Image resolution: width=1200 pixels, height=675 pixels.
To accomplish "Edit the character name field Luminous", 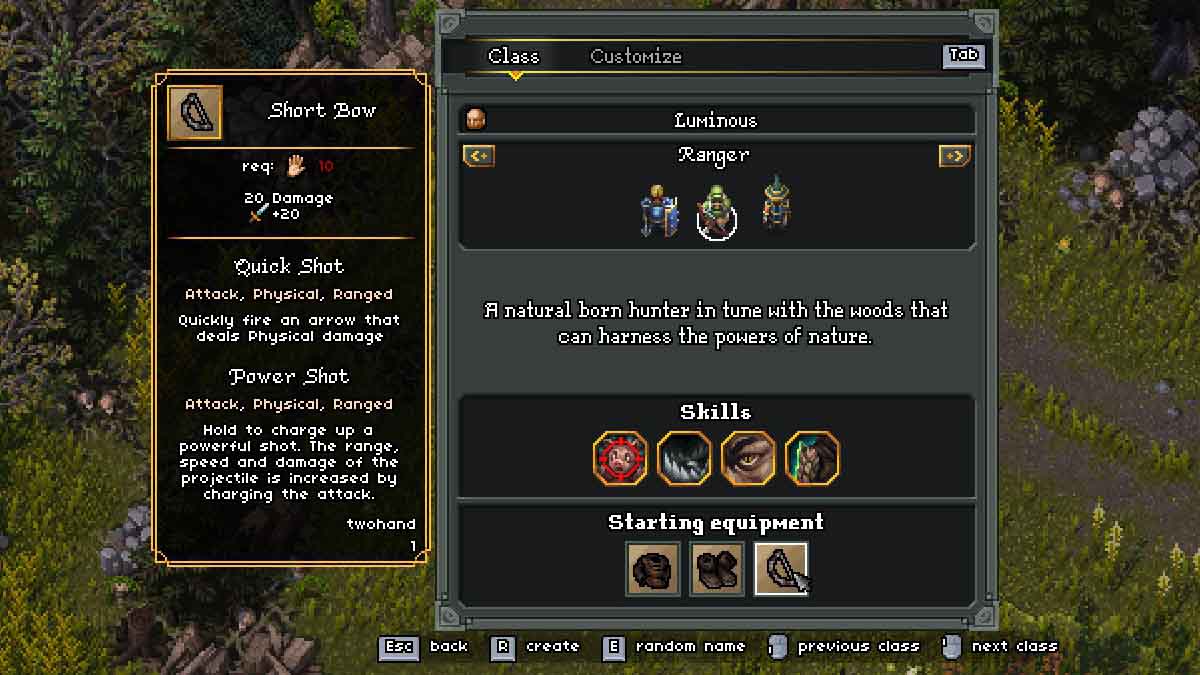I will click(715, 120).
